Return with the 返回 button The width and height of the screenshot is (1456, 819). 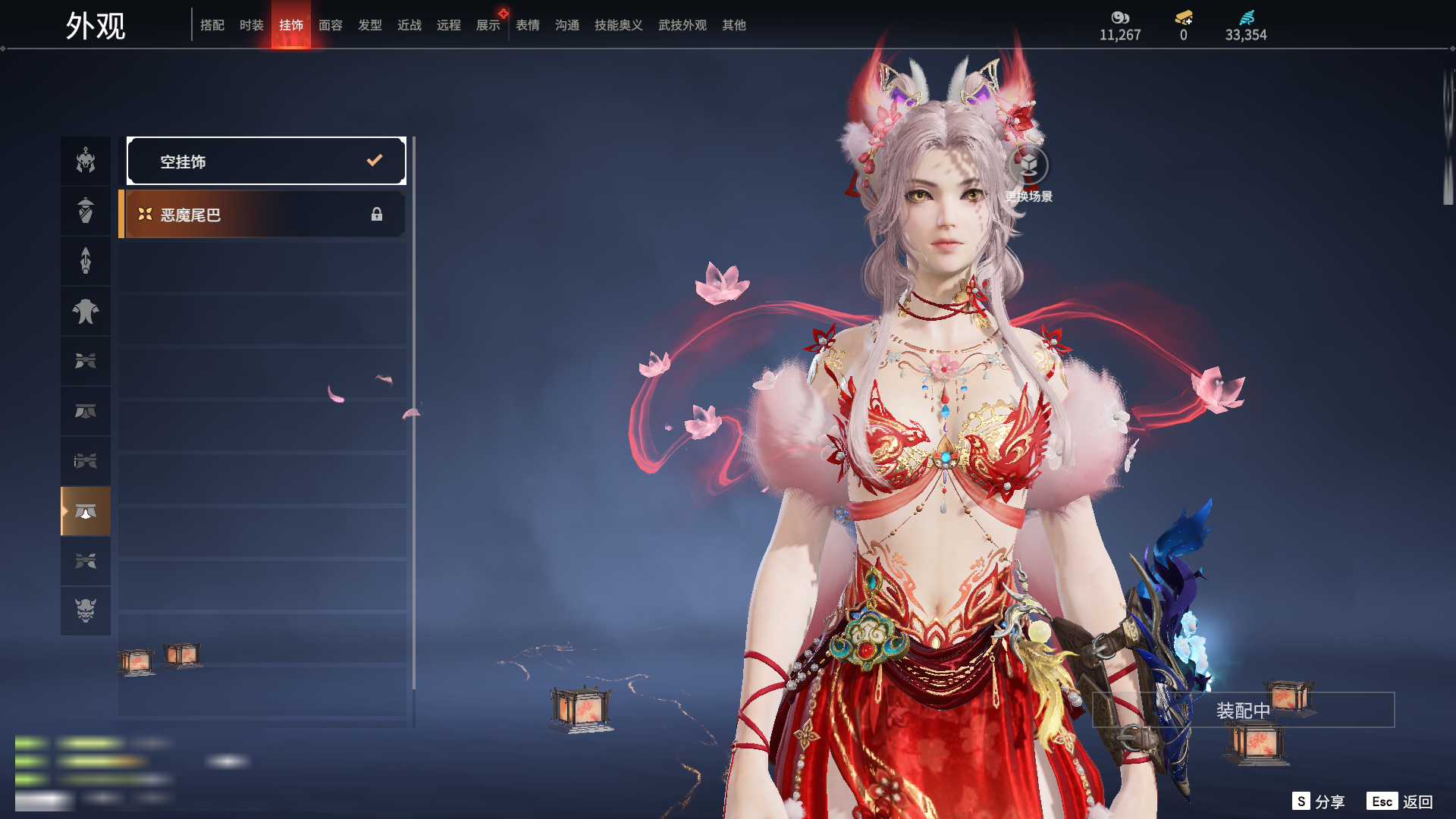(1400, 802)
